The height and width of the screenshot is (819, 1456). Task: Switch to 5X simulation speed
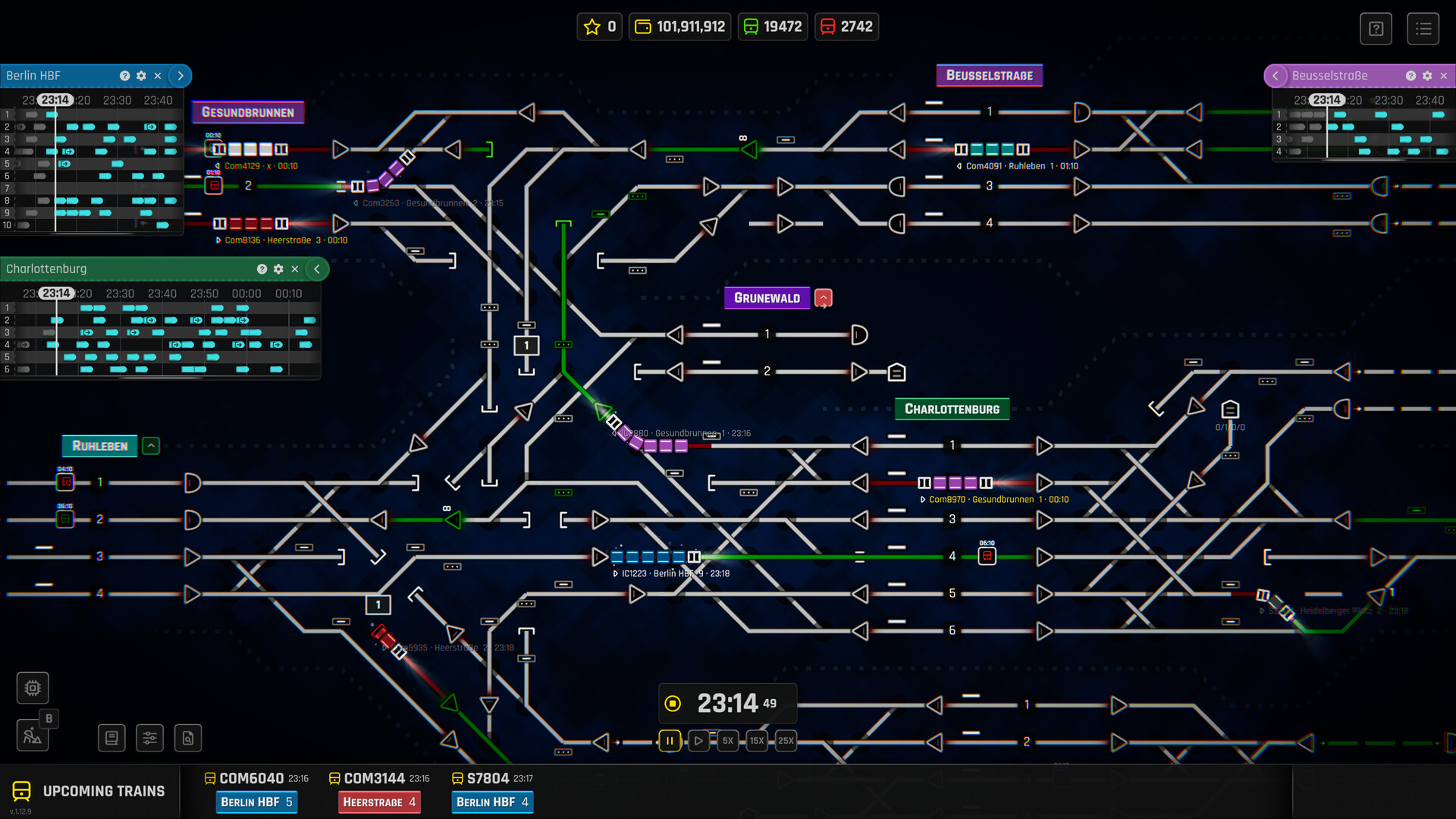[x=727, y=741]
